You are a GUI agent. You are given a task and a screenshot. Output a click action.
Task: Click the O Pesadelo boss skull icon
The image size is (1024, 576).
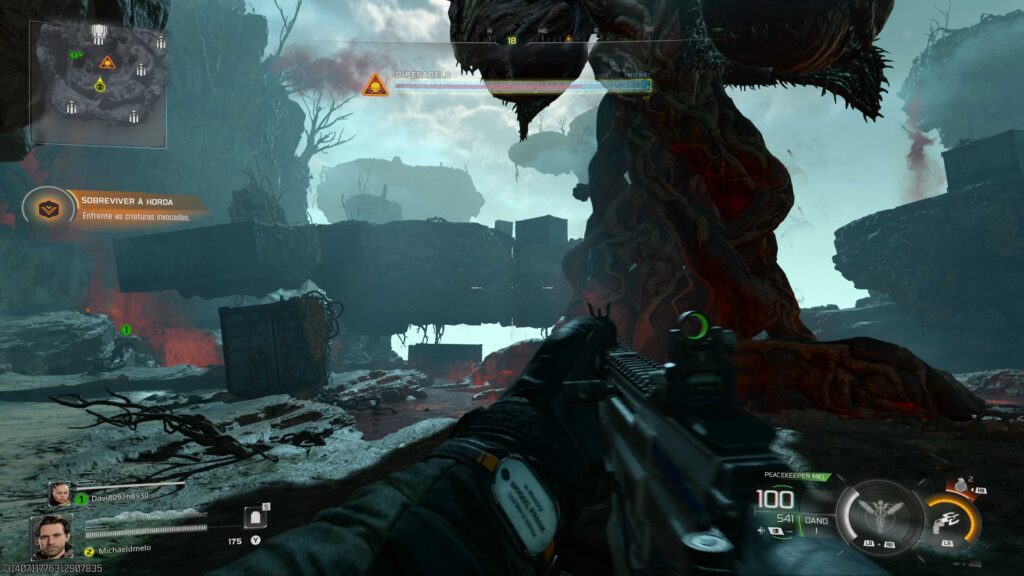(375, 85)
